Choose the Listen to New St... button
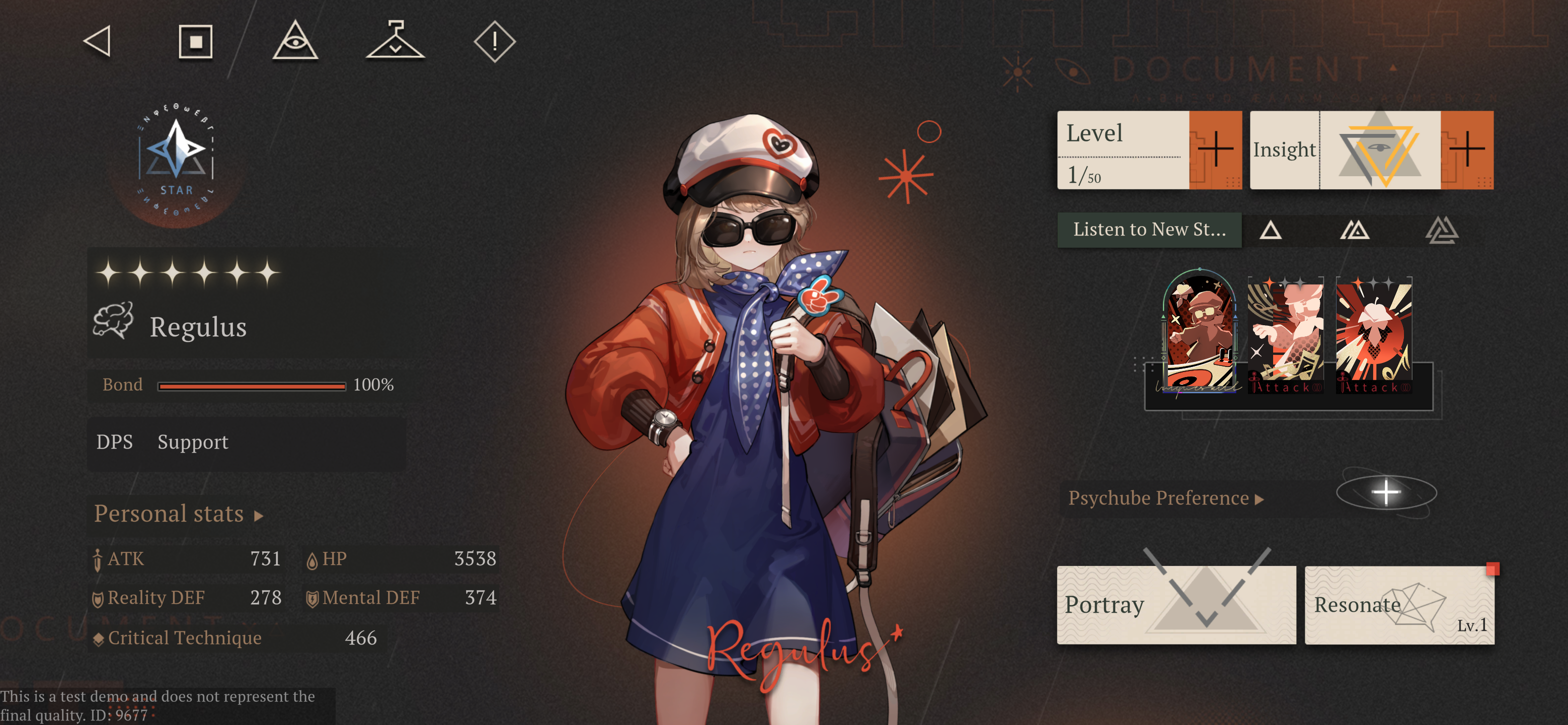This screenshot has height=725, width=1568. [1149, 230]
